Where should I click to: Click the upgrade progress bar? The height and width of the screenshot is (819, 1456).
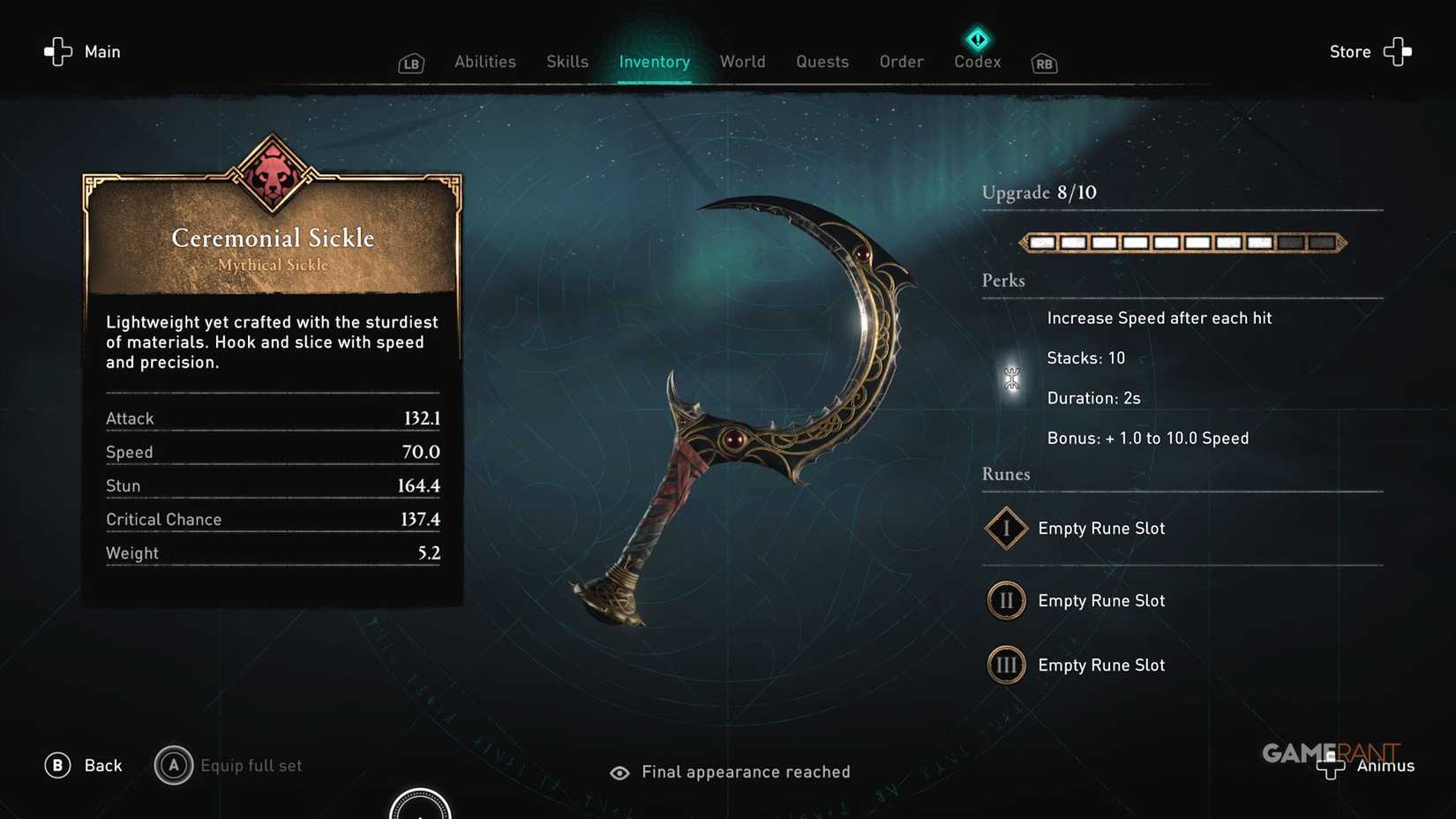[1182, 242]
